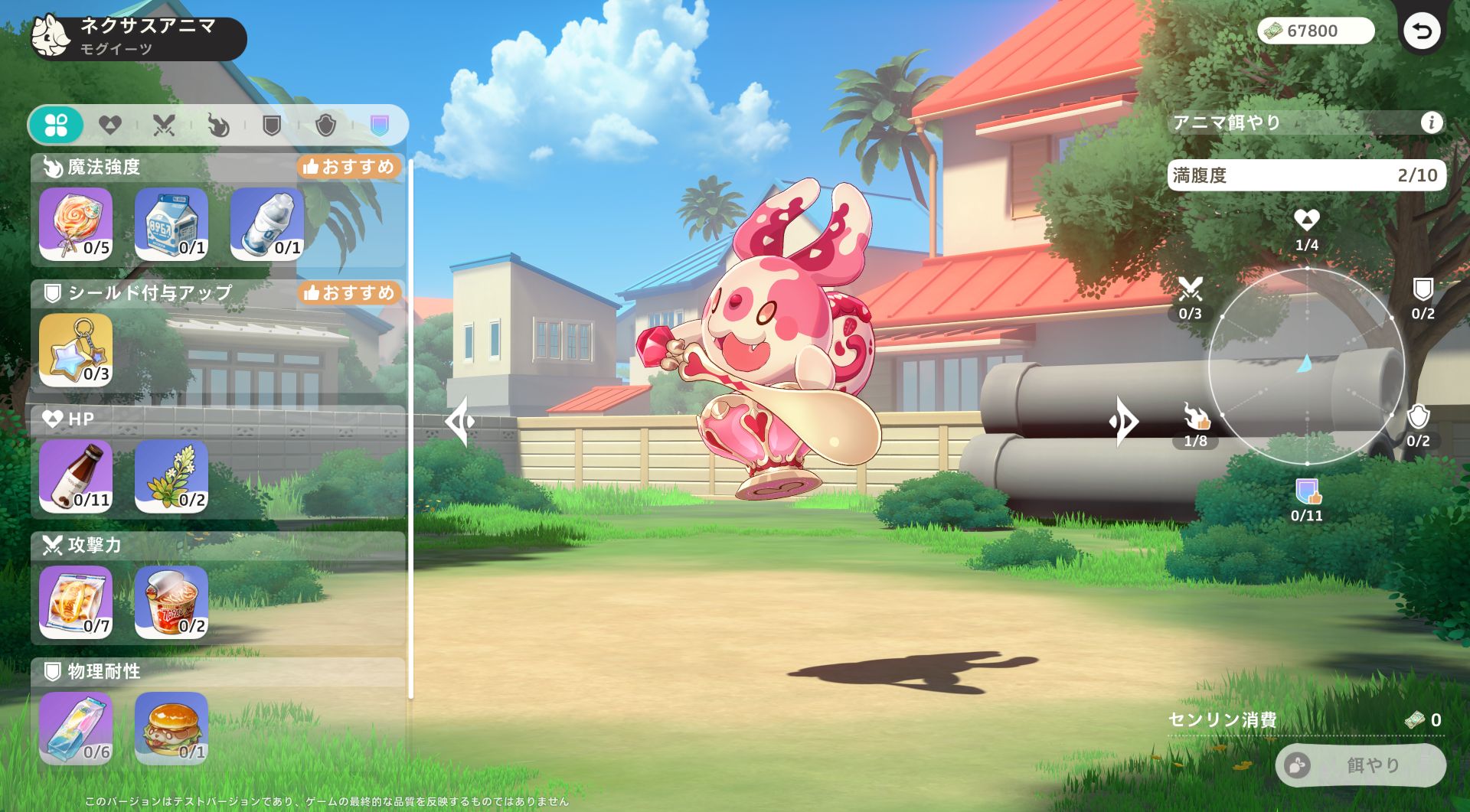Pick the yellow flower plant HP item
The image size is (1470, 812).
click(x=171, y=477)
